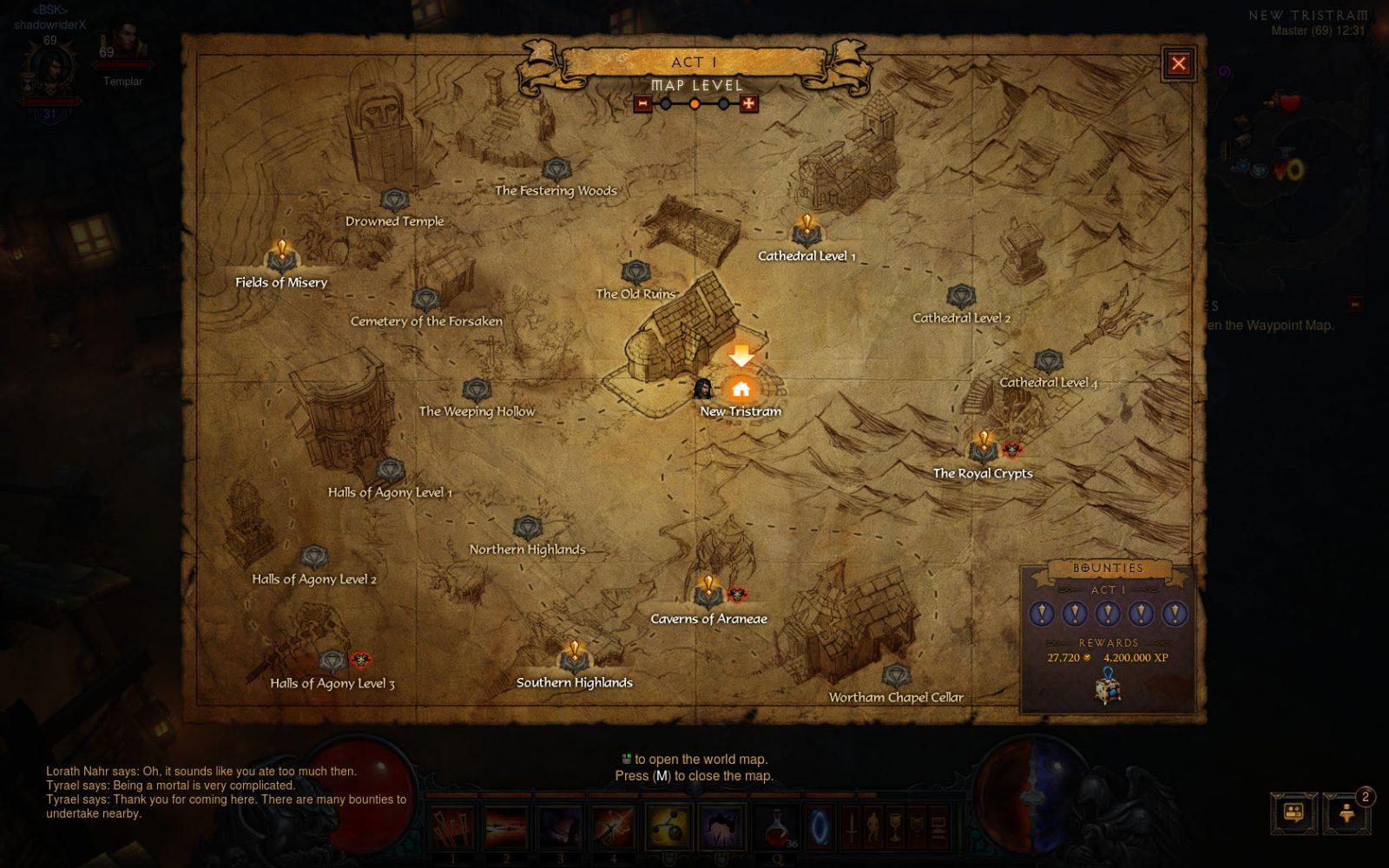Teleport to The Royal Crypts waypoint

[x=984, y=450]
